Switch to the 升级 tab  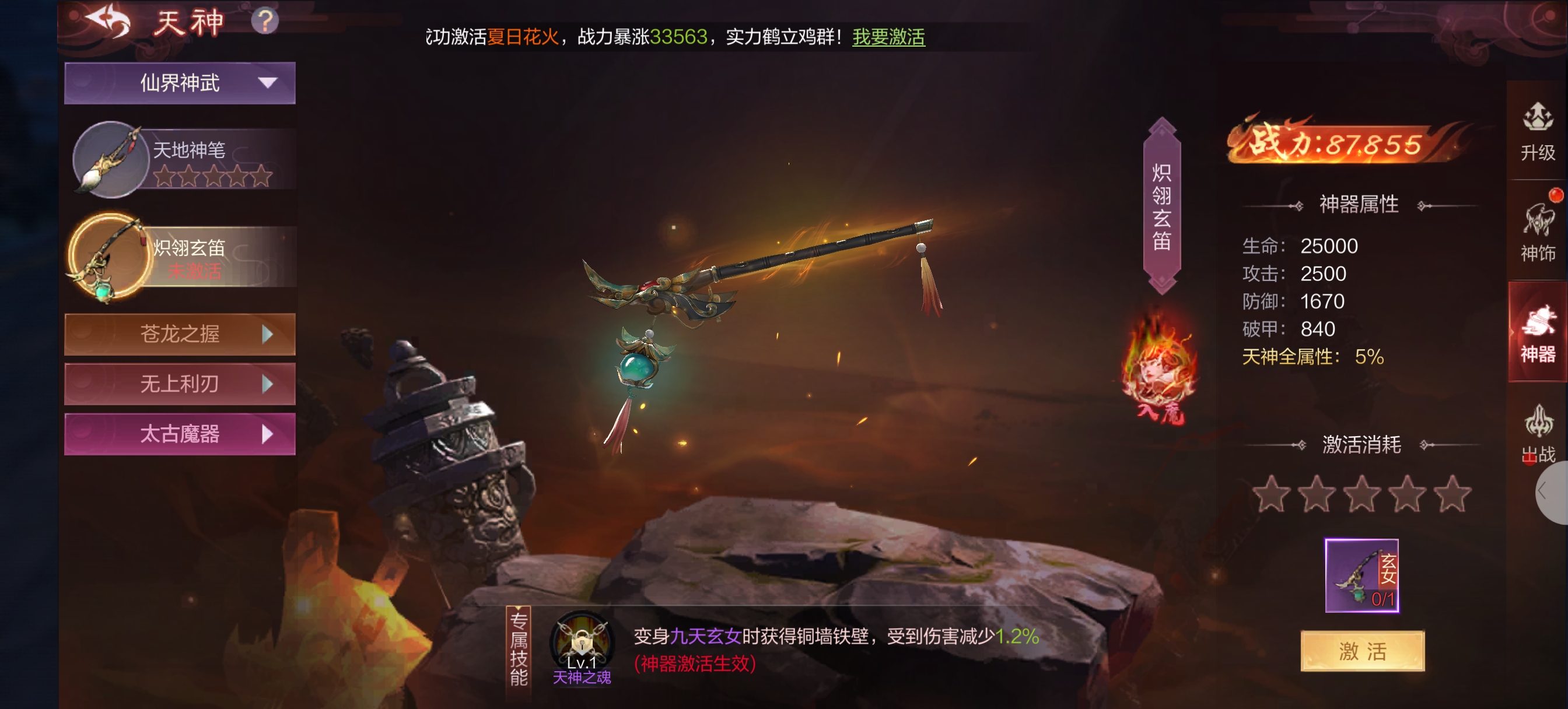point(1538,131)
